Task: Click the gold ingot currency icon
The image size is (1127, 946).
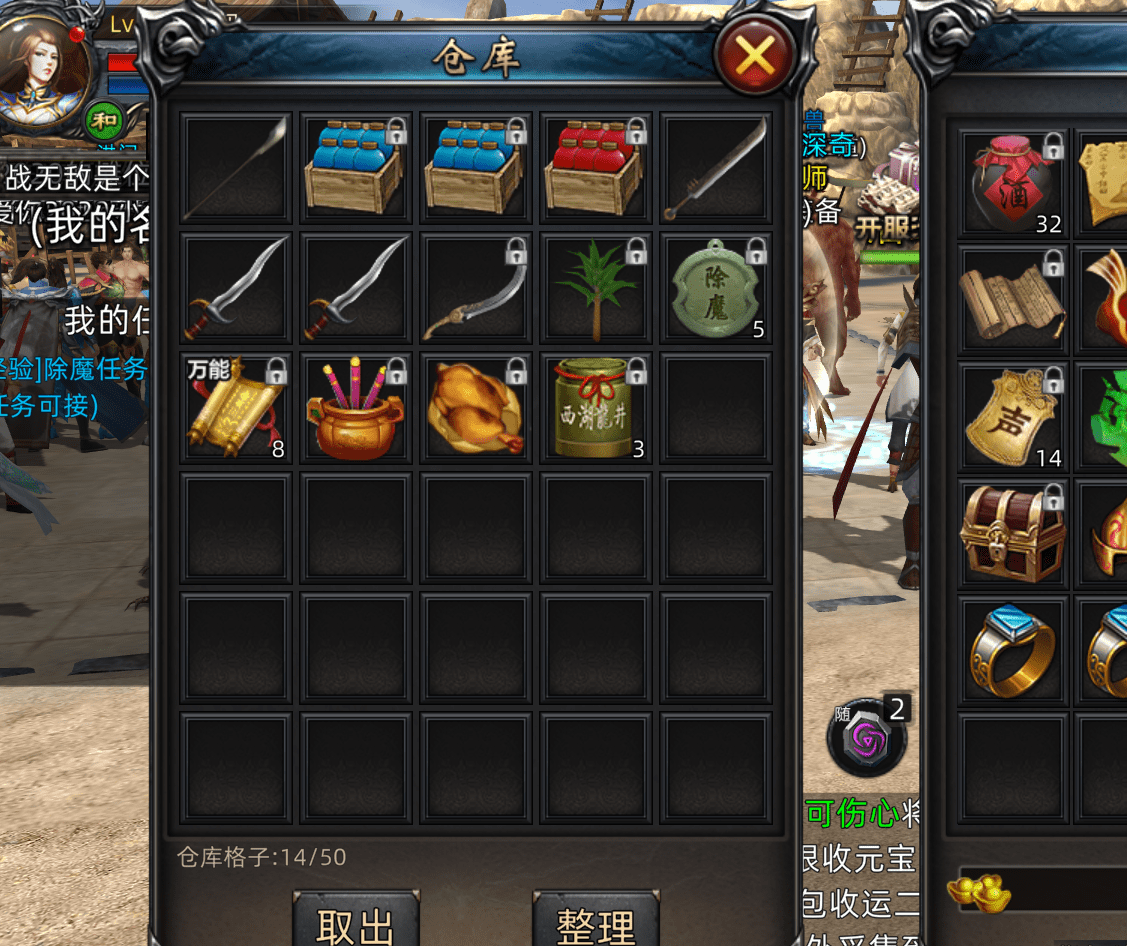Action: point(976,890)
